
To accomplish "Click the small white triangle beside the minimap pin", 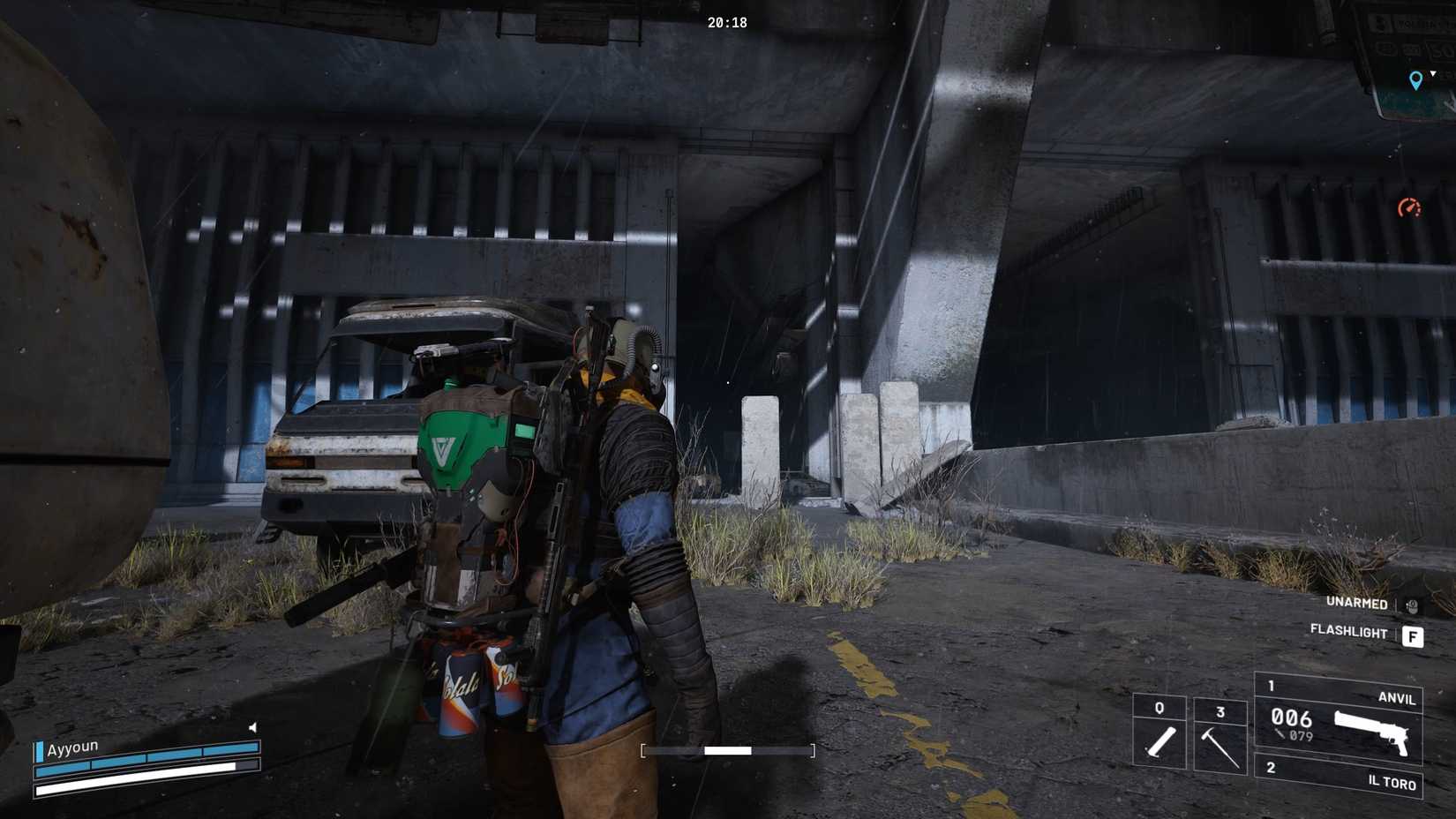I will tap(1433, 73).
